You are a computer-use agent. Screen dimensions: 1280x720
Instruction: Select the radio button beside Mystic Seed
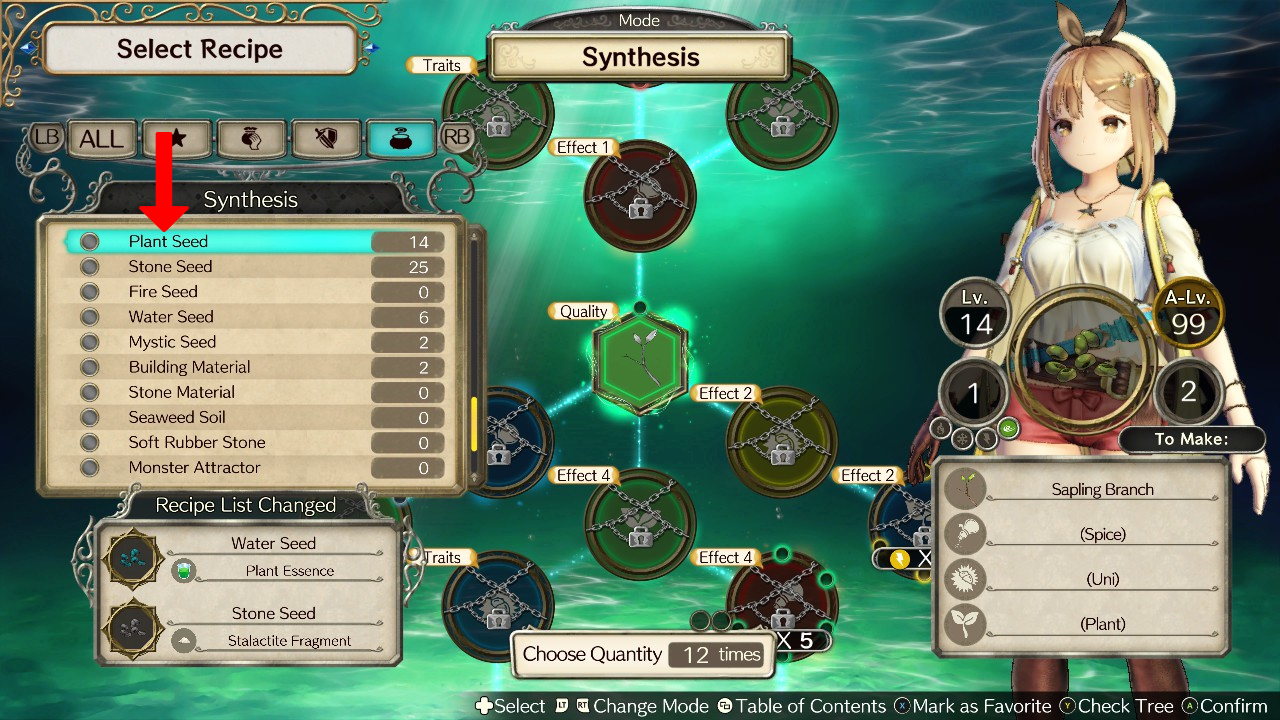click(x=88, y=341)
